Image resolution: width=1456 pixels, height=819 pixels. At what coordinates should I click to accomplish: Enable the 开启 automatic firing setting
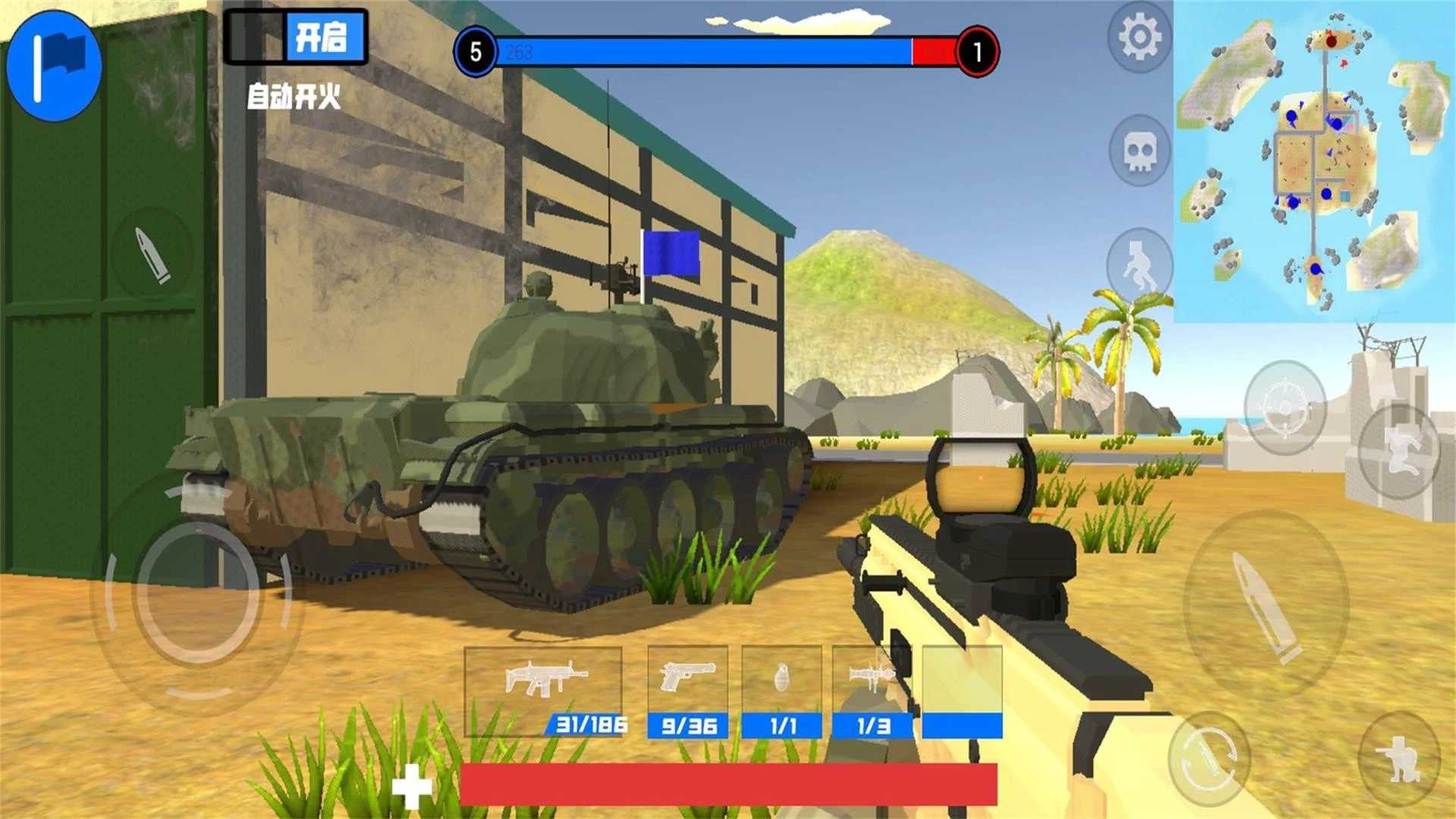pos(326,37)
